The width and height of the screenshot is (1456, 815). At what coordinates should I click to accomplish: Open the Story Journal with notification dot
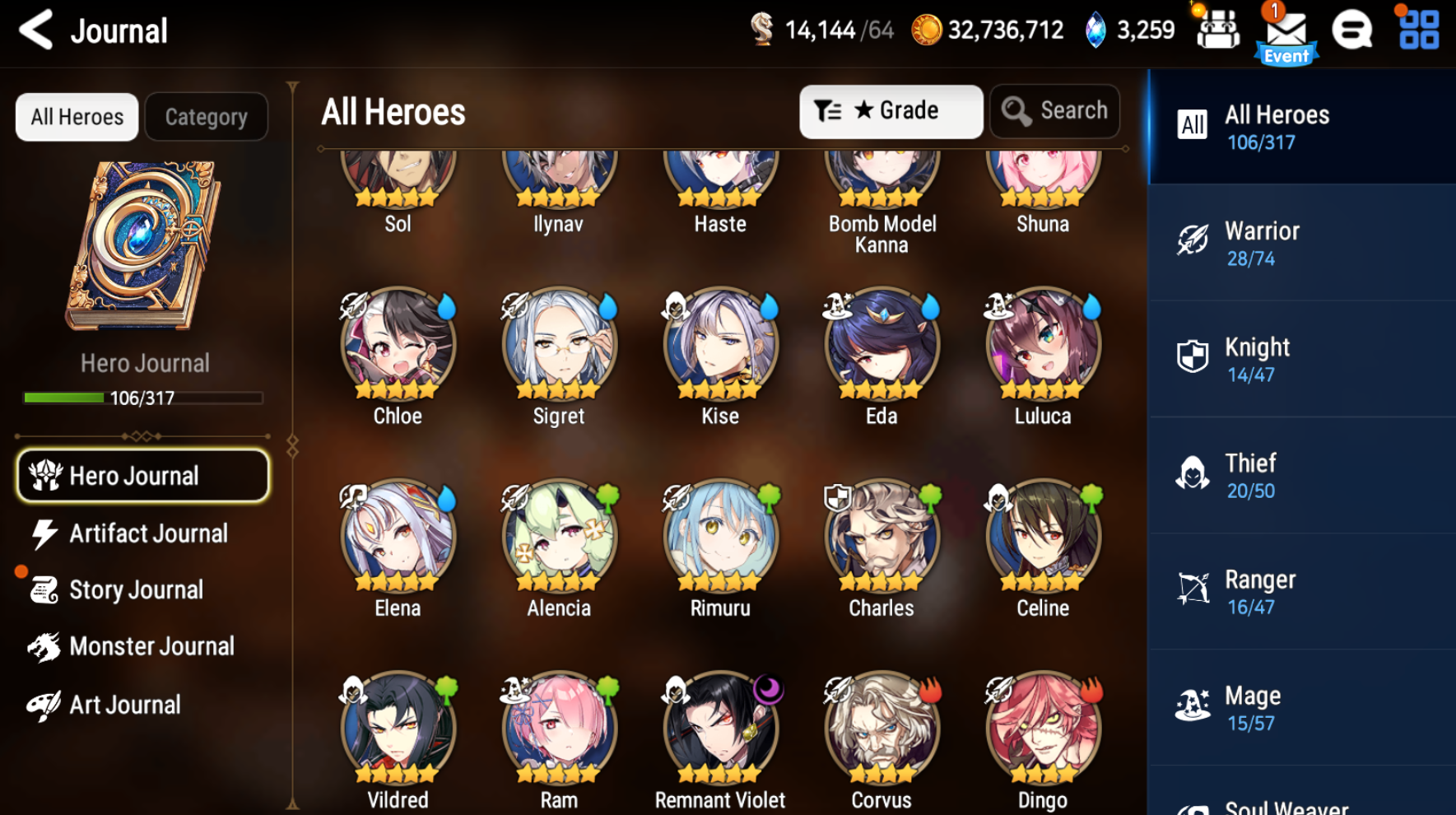click(x=136, y=589)
